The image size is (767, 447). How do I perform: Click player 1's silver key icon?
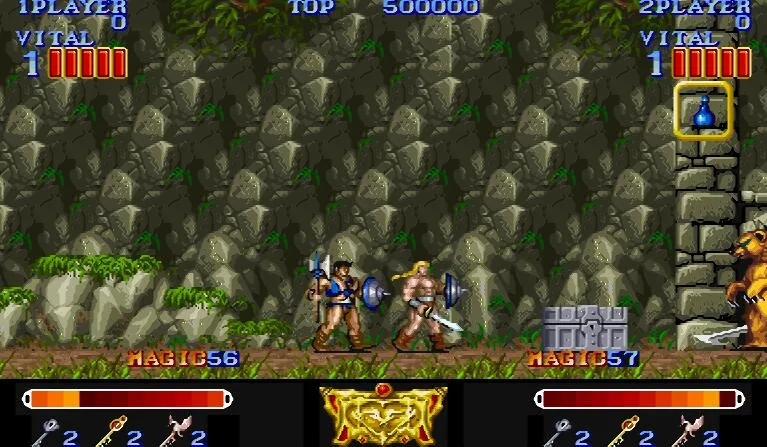pos(47,432)
